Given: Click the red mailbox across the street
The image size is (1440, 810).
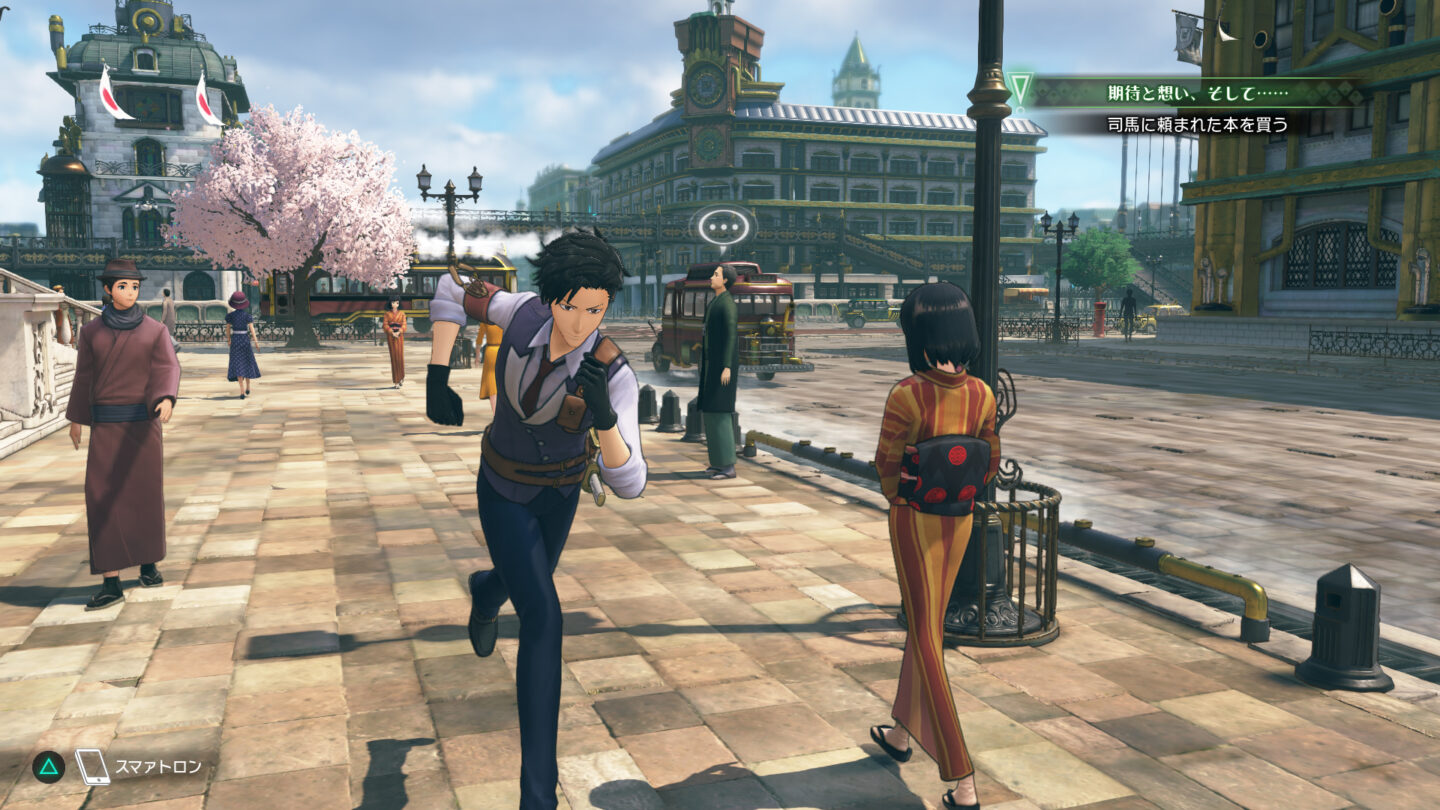Looking at the screenshot, I should pyautogui.click(x=1100, y=318).
